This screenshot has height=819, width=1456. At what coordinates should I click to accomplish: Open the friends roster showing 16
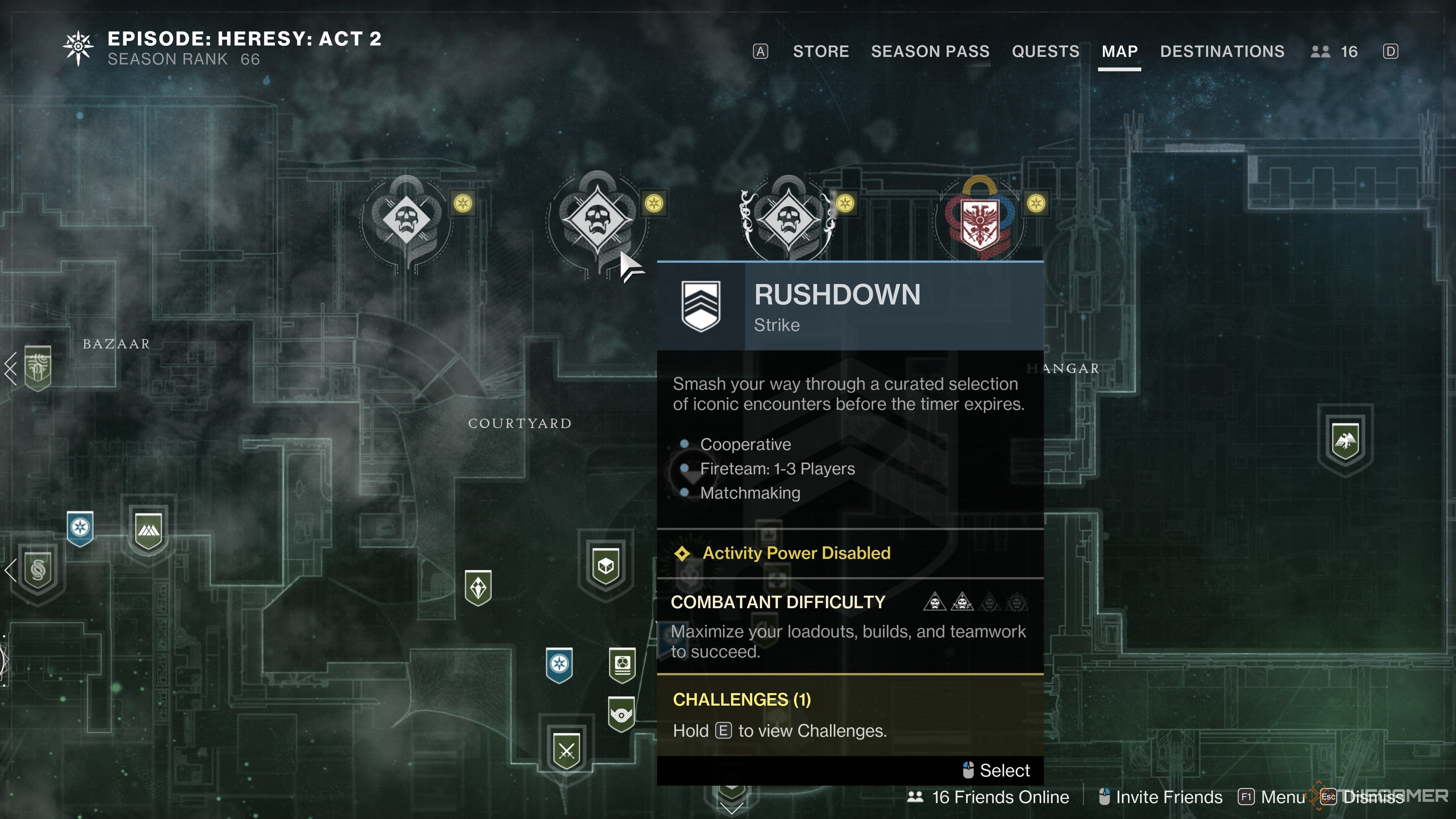(x=1334, y=52)
